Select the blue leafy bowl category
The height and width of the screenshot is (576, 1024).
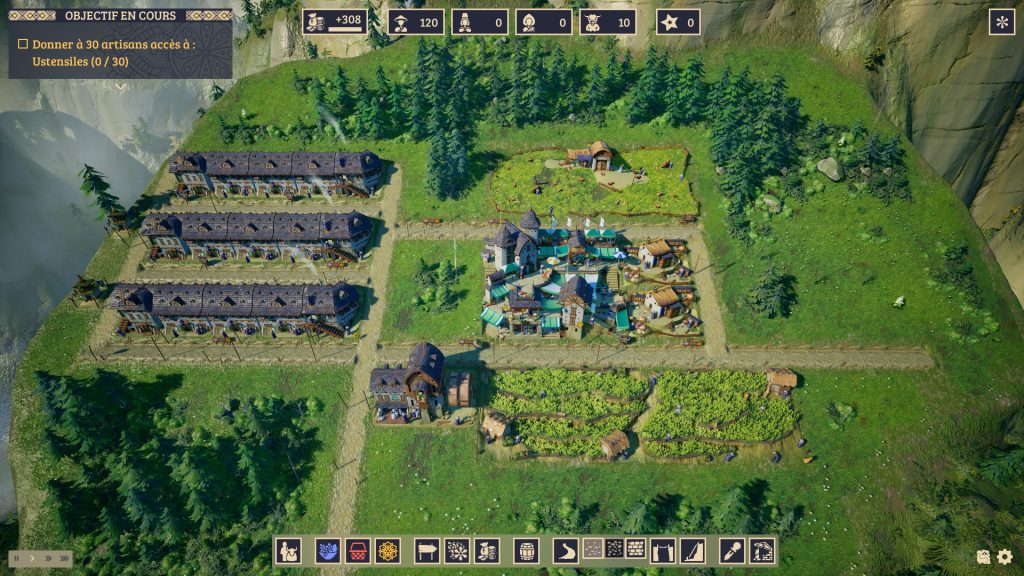click(327, 550)
